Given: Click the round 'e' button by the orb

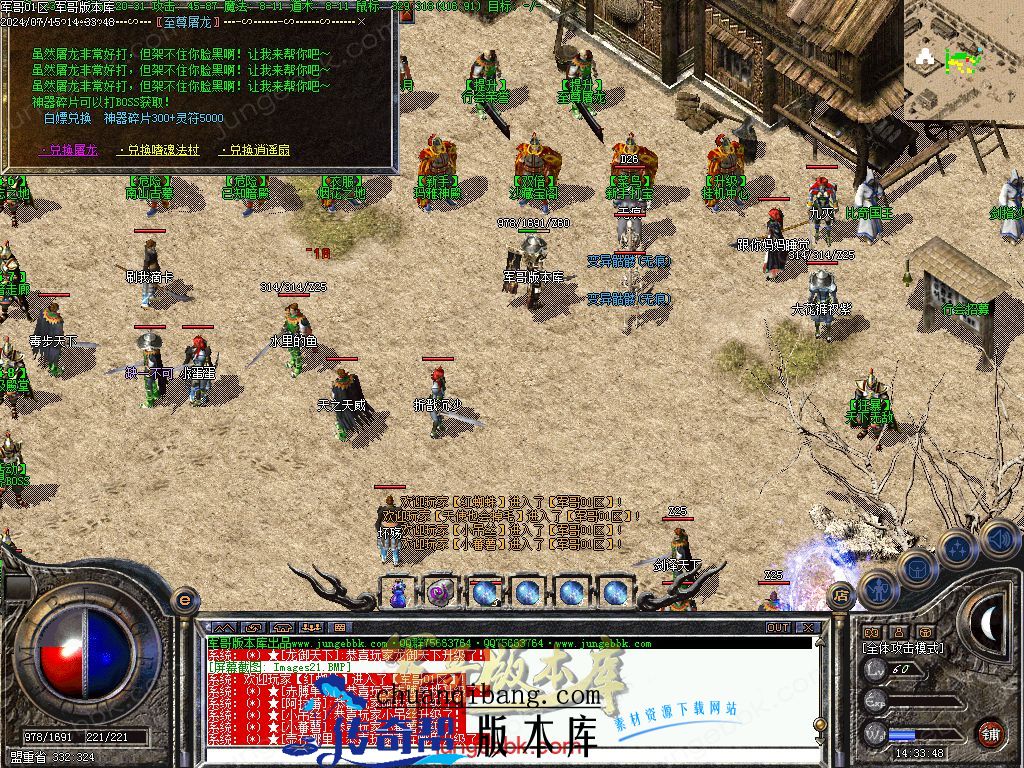Looking at the screenshot, I should click(x=184, y=599).
